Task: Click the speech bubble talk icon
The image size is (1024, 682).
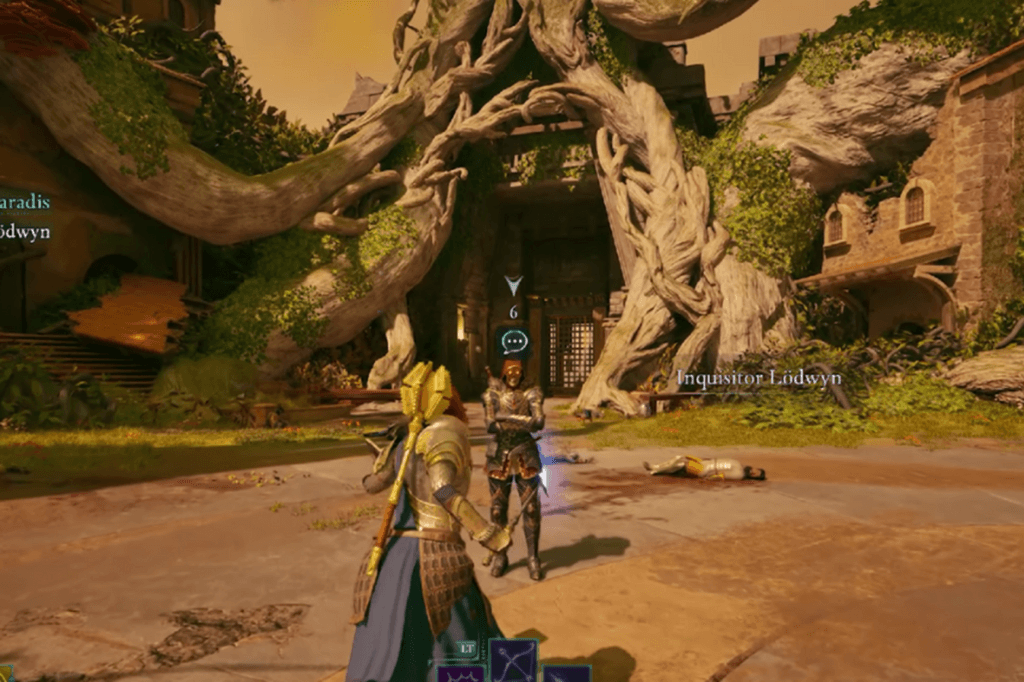Action: 514,341
